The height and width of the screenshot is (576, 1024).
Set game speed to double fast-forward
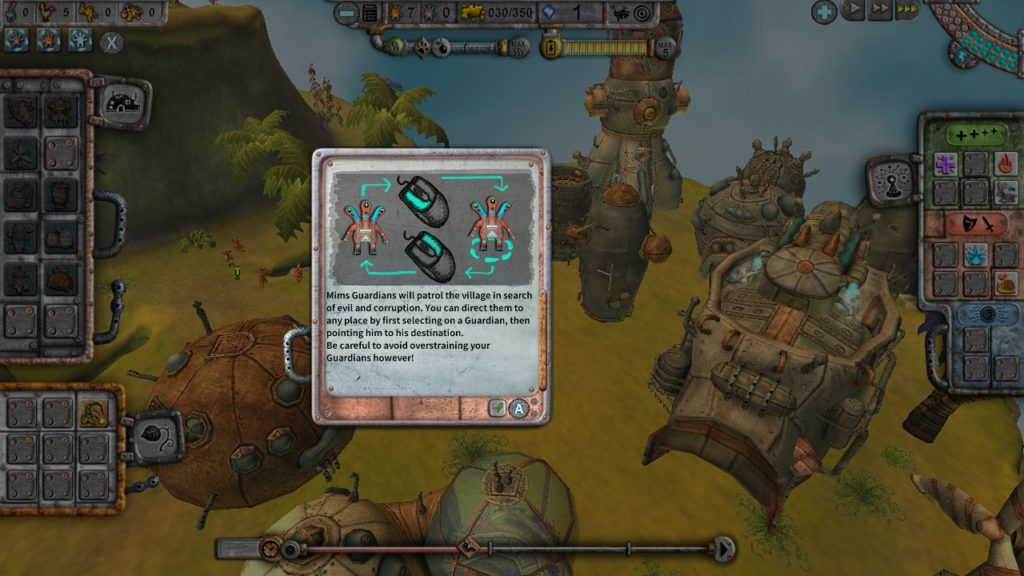(879, 11)
